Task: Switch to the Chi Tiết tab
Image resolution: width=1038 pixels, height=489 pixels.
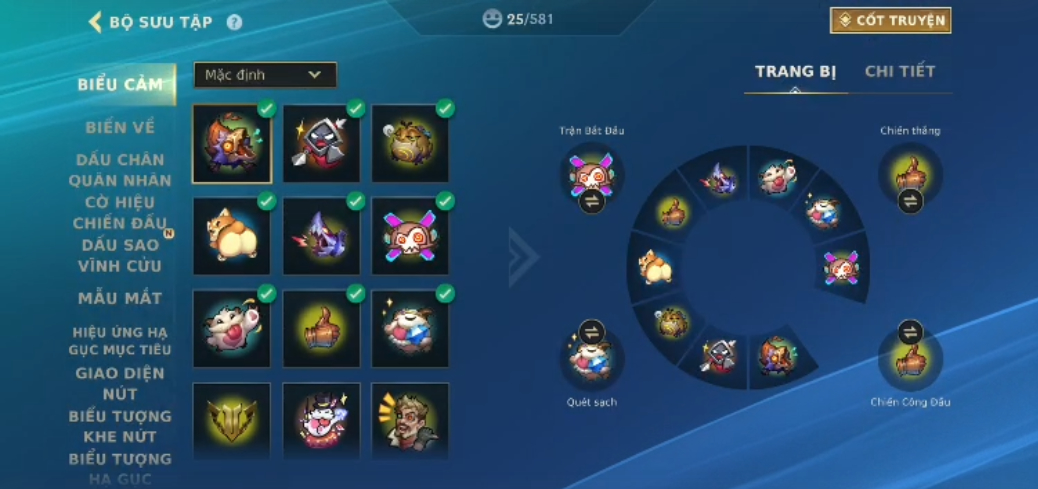Action: pyautogui.click(x=900, y=72)
